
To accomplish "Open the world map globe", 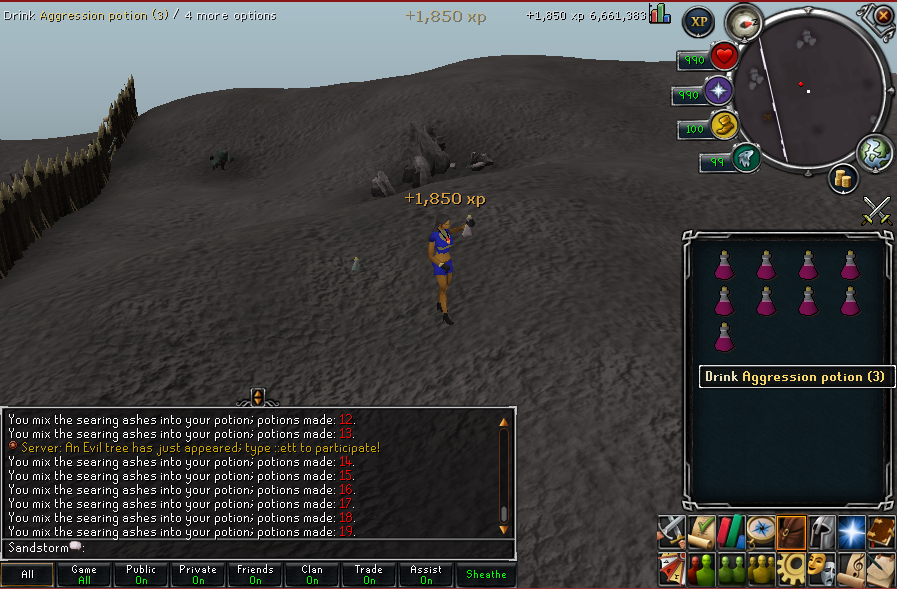I will click(x=874, y=151).
